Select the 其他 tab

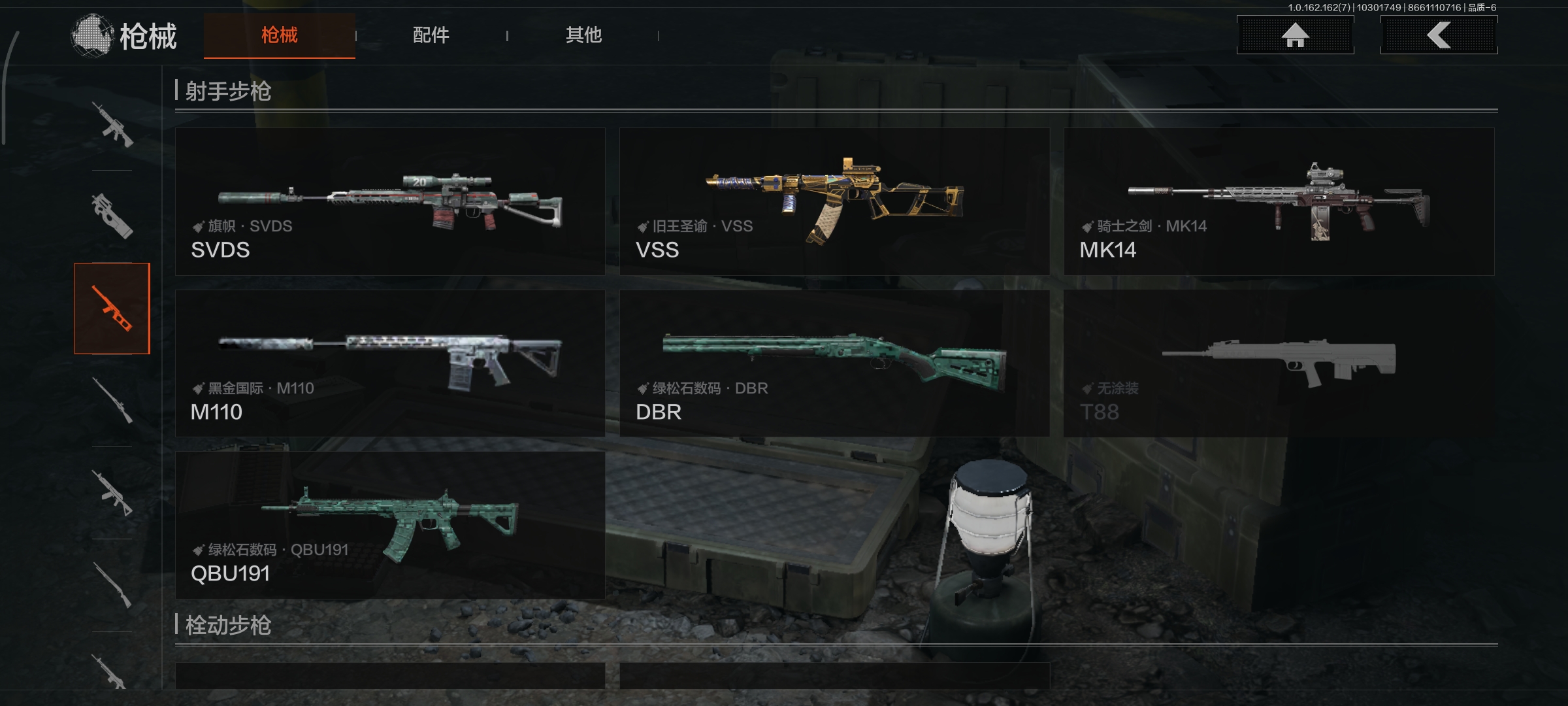(x=583, y=35)
